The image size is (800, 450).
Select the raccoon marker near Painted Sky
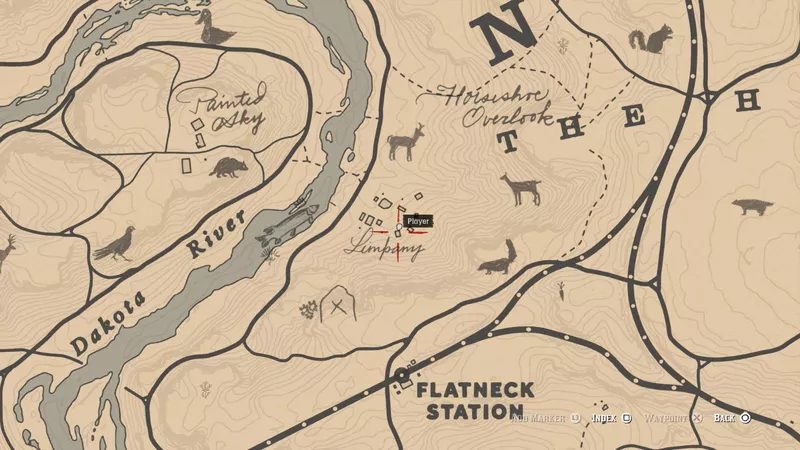point(227,165)
